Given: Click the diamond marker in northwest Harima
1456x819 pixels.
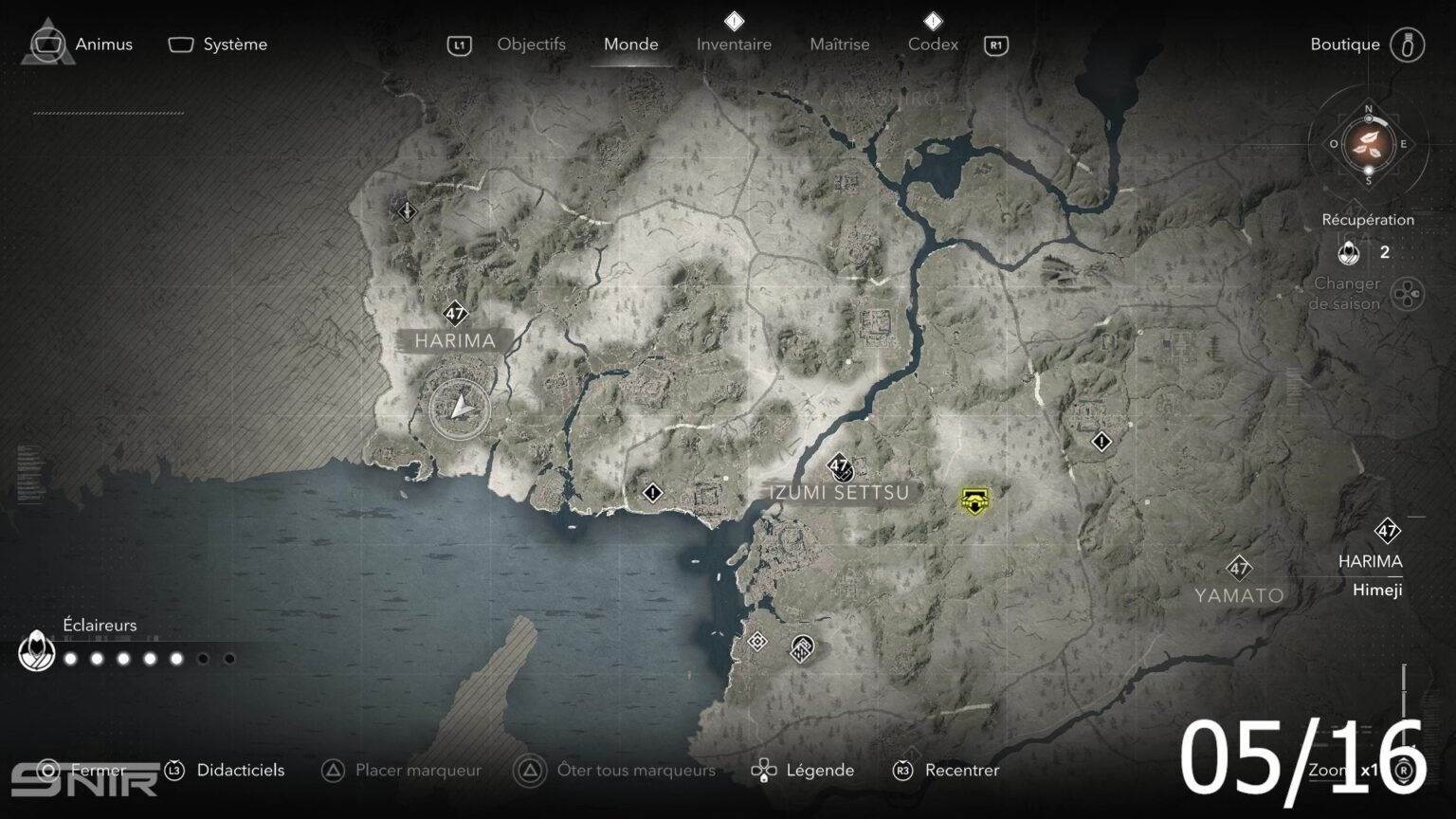Looking at the screenshot, I should pyautogui.click(x=406, y=210).
